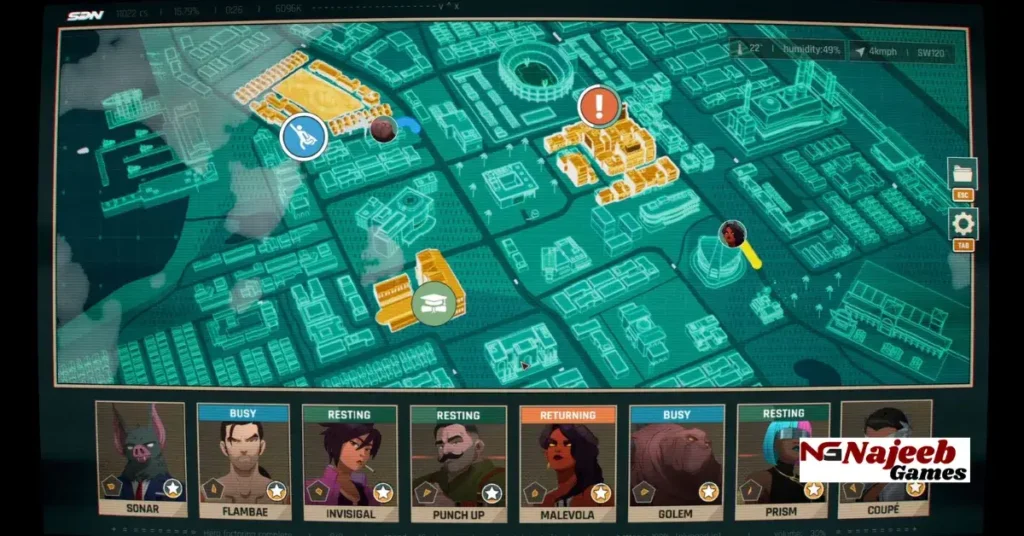Choose the Flambae hero card
Image resolution: width=1024 pixels, height=536 pixels.
[244, 462]
